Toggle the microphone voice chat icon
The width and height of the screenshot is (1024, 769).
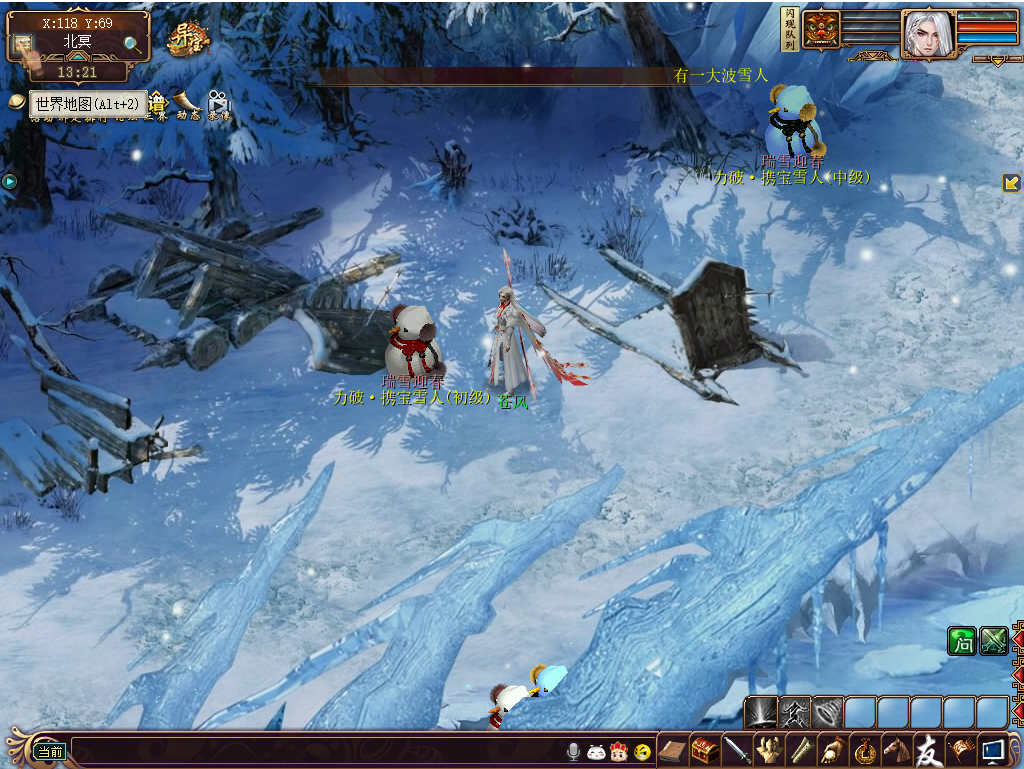[574, 751]
